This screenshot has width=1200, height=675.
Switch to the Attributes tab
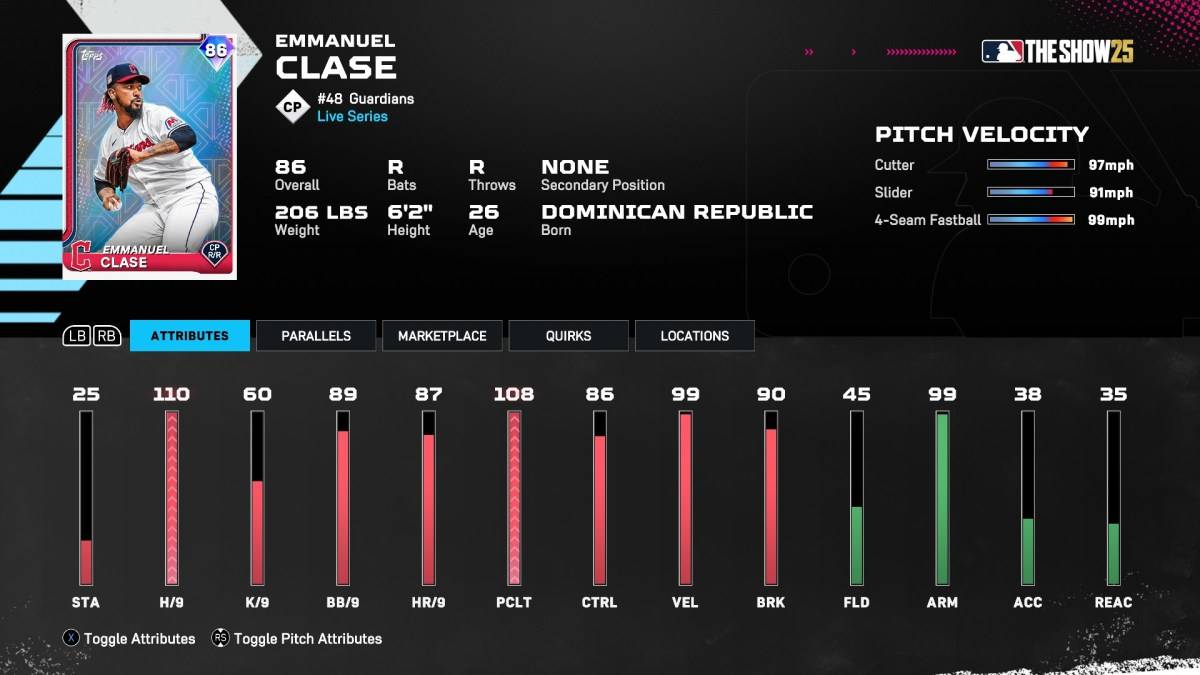189,336
